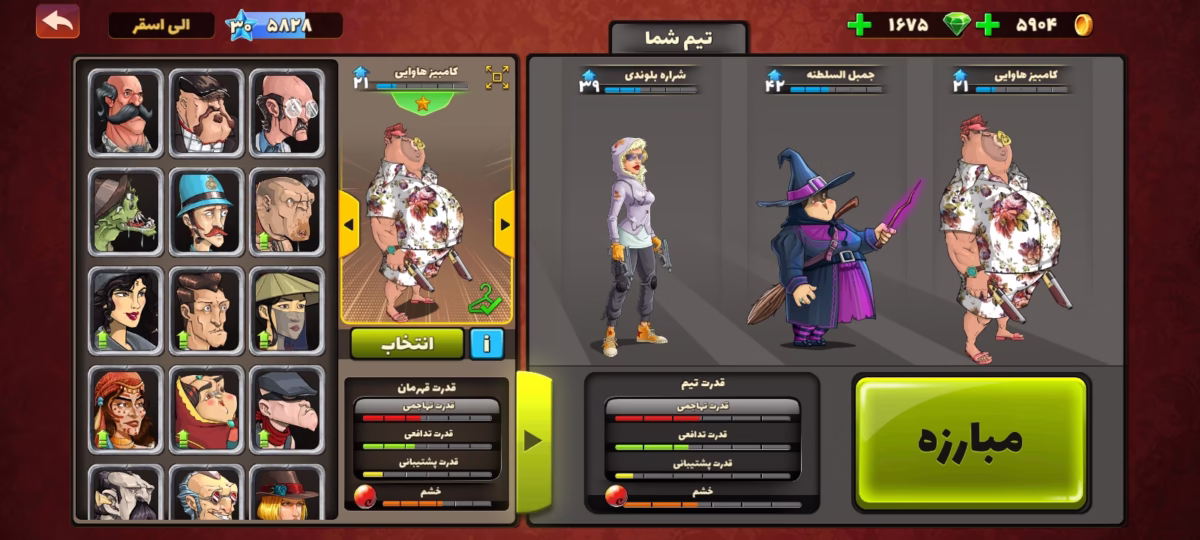
Task: Choose the black-haired woman hero portrait
Action: [125, 310]
